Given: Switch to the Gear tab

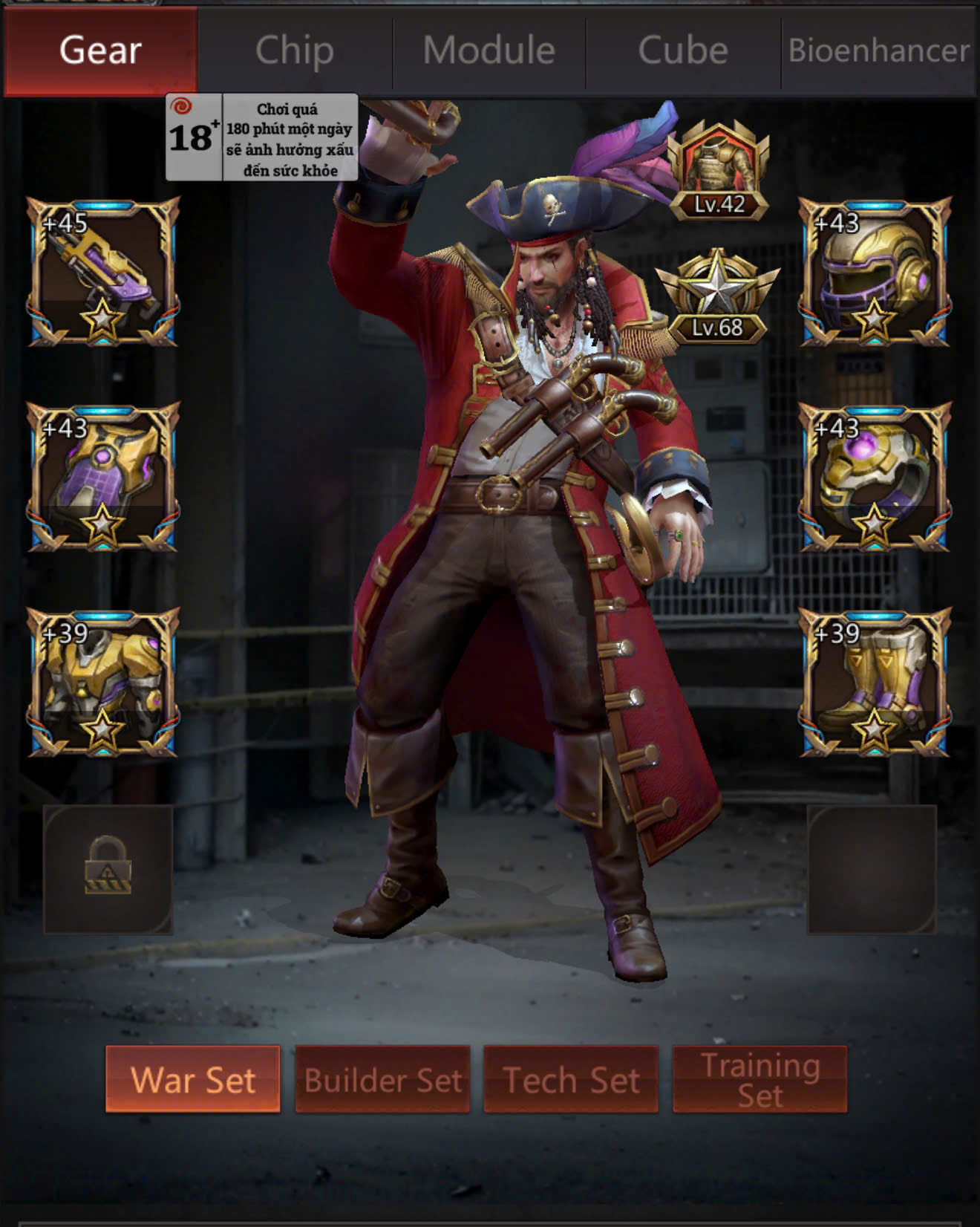Looking at the screenshot, I should coord(101,51).
